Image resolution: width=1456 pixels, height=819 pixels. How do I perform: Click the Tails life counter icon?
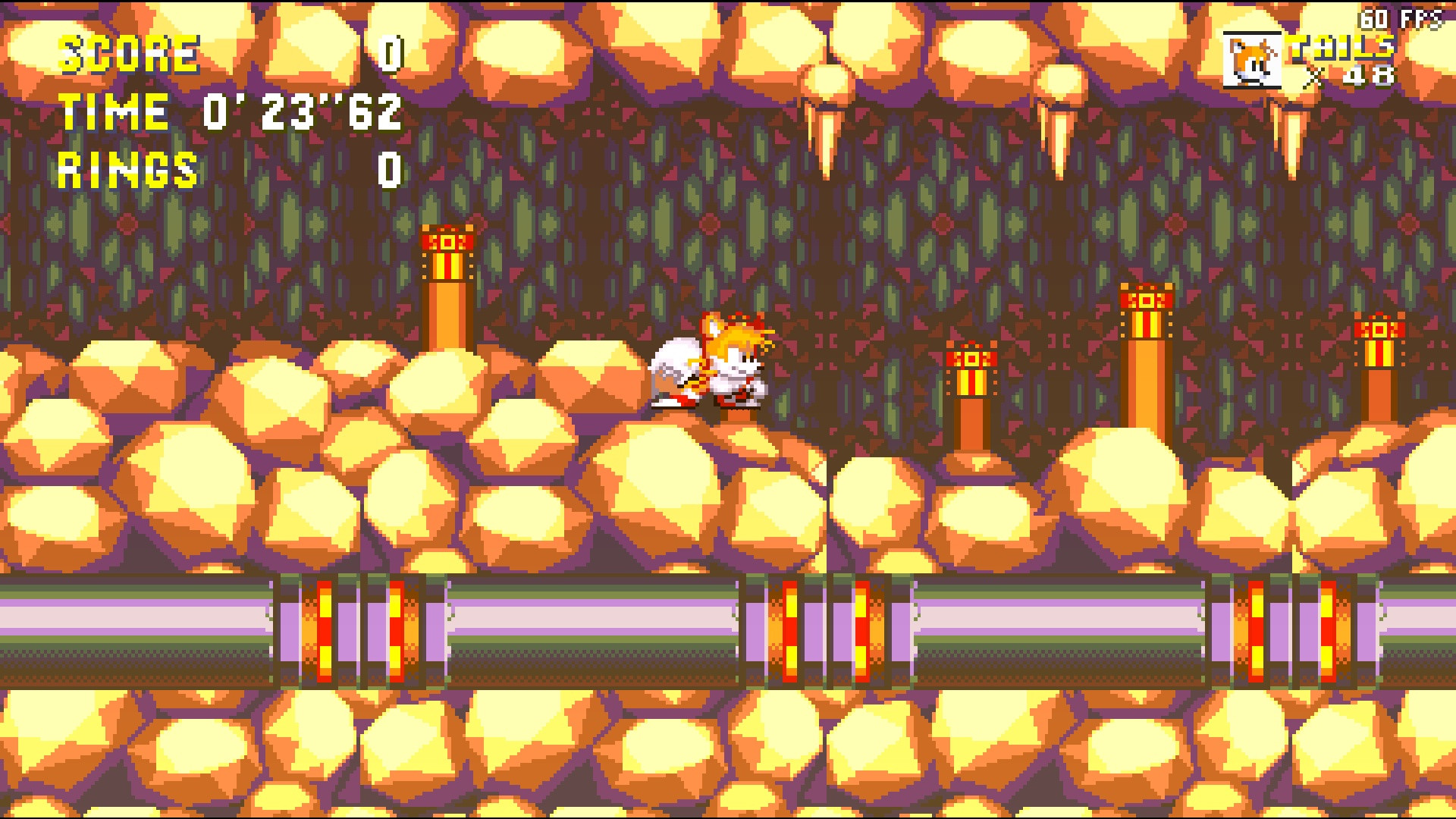click(x=1253, y=59)
